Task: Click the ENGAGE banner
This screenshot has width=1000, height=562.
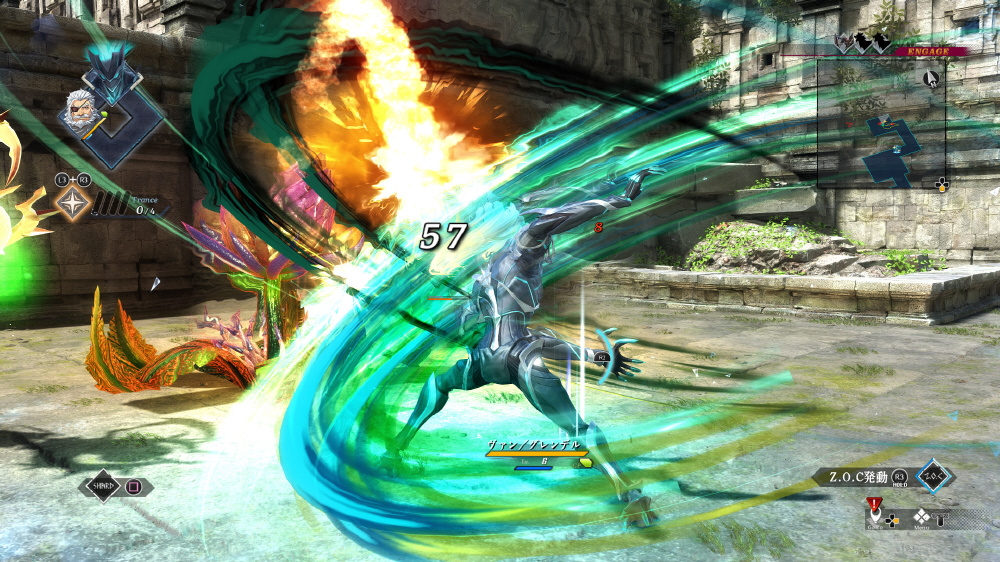Action: [929, 50]
